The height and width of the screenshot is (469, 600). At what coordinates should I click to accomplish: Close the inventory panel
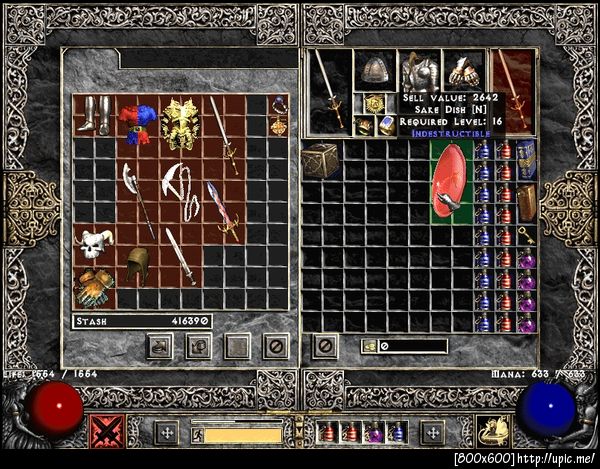324,346
